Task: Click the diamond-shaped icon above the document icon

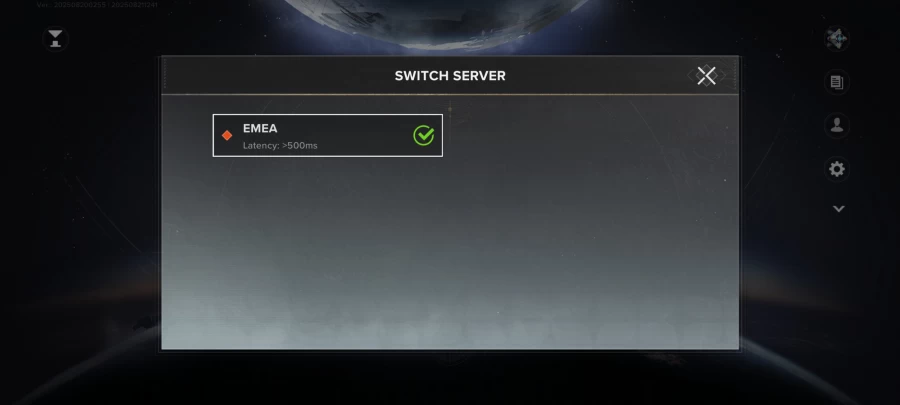Action: click(837, 39)
